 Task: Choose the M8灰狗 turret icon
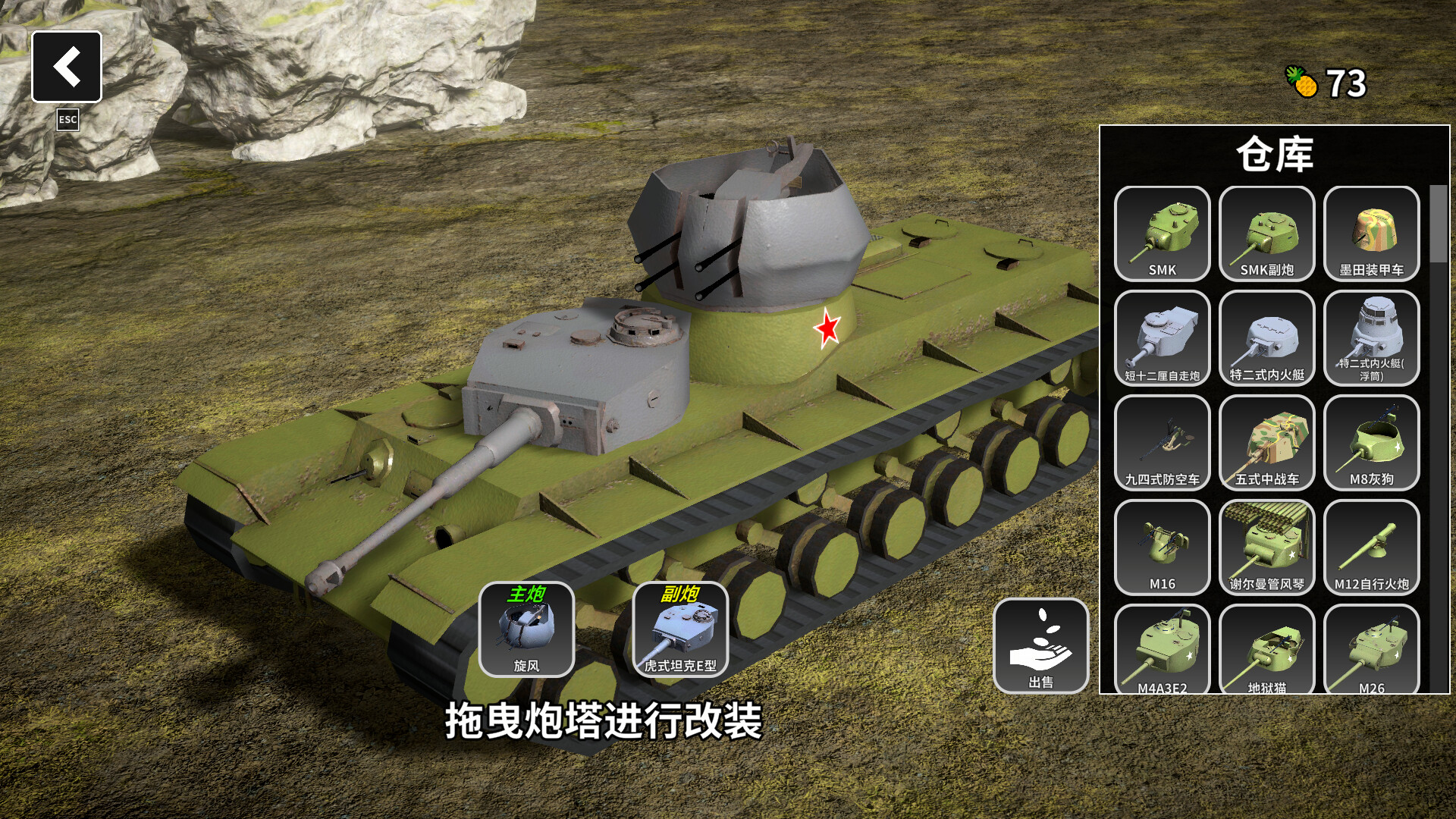(1371, 444)
